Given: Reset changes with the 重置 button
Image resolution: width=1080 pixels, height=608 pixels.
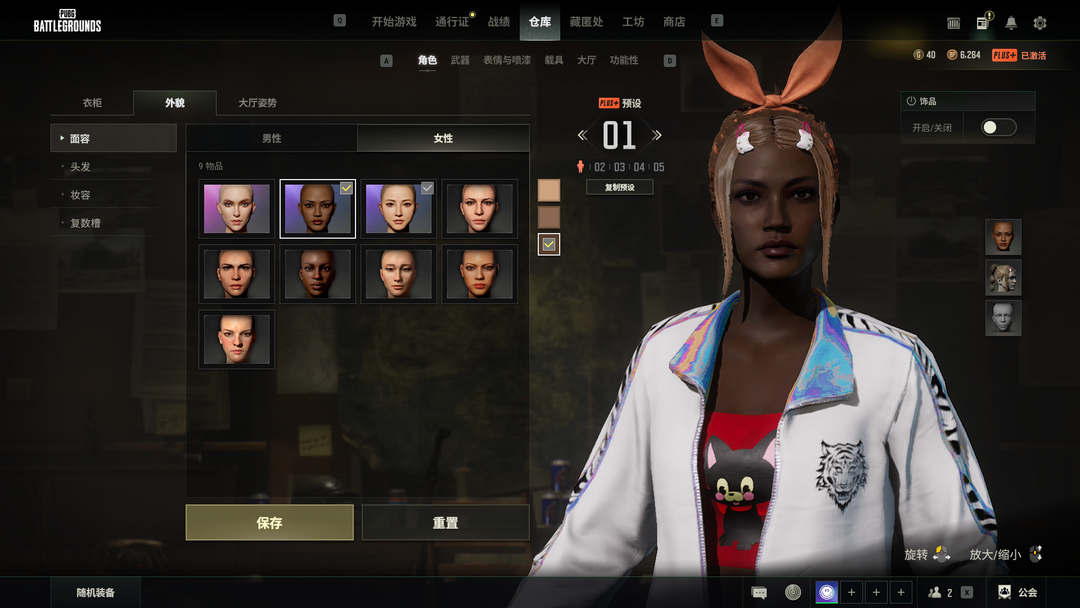Looking at the screenshot, I should (x=445, y=522).
